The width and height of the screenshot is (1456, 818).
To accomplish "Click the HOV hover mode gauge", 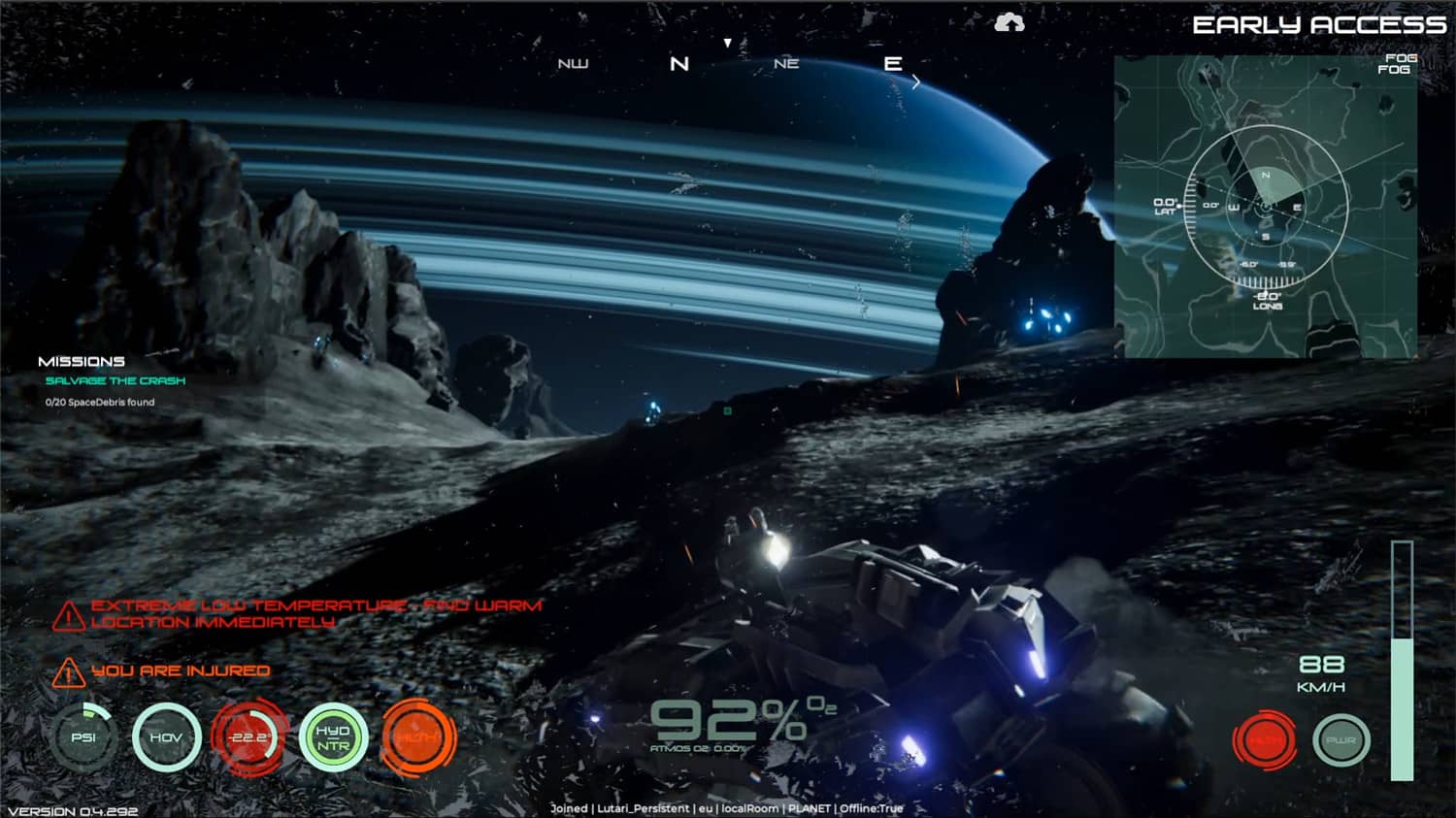I will click(168, 737).
